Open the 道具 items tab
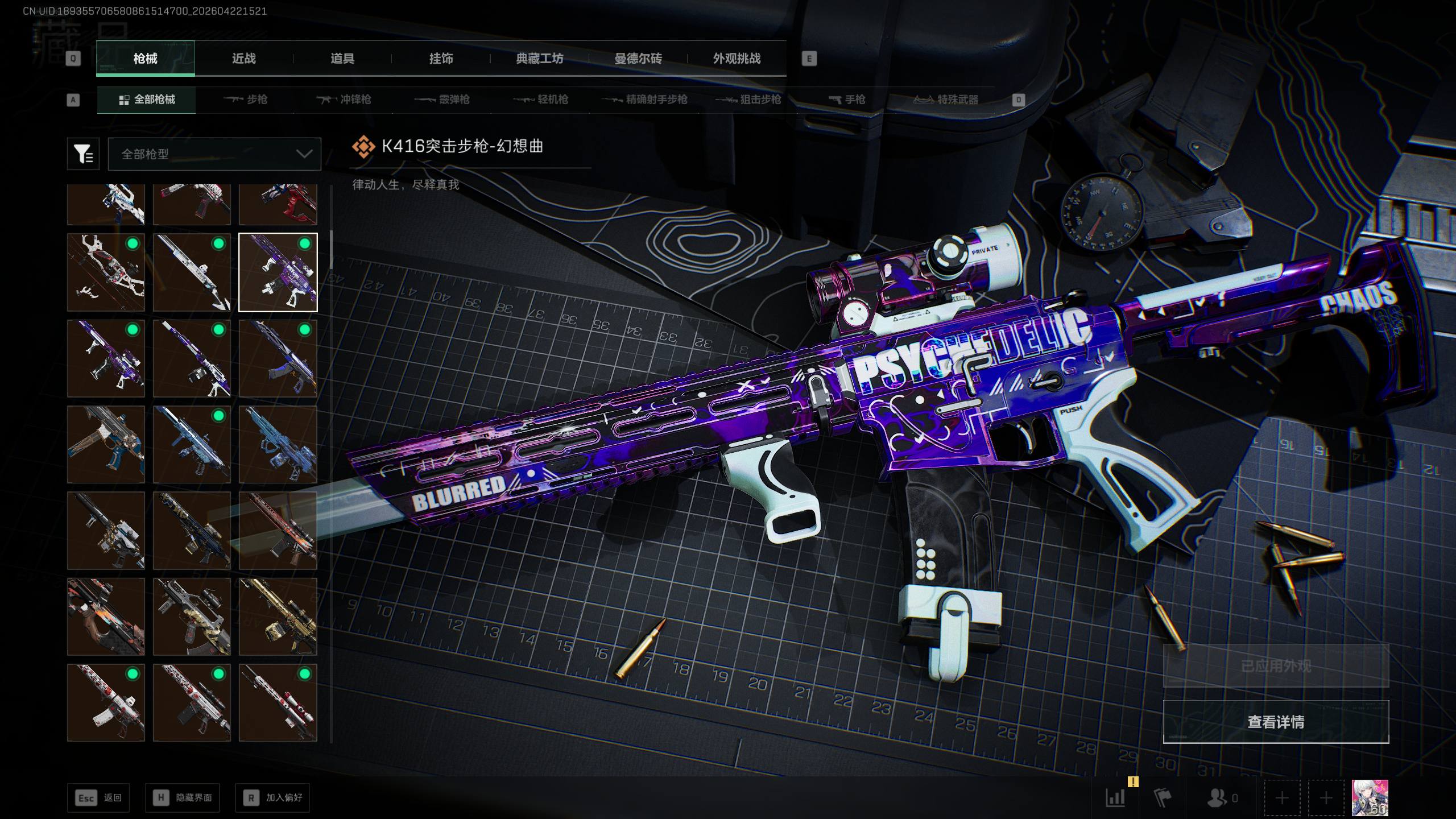1456x819 pixels. (x=342, y=59)
